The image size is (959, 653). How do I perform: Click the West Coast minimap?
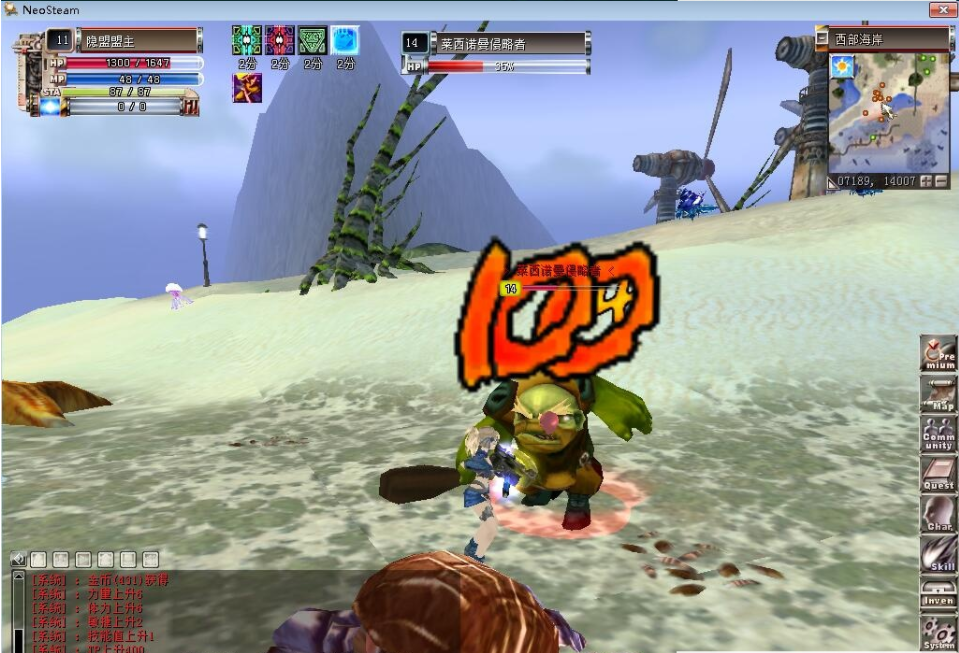pos(888,112)
